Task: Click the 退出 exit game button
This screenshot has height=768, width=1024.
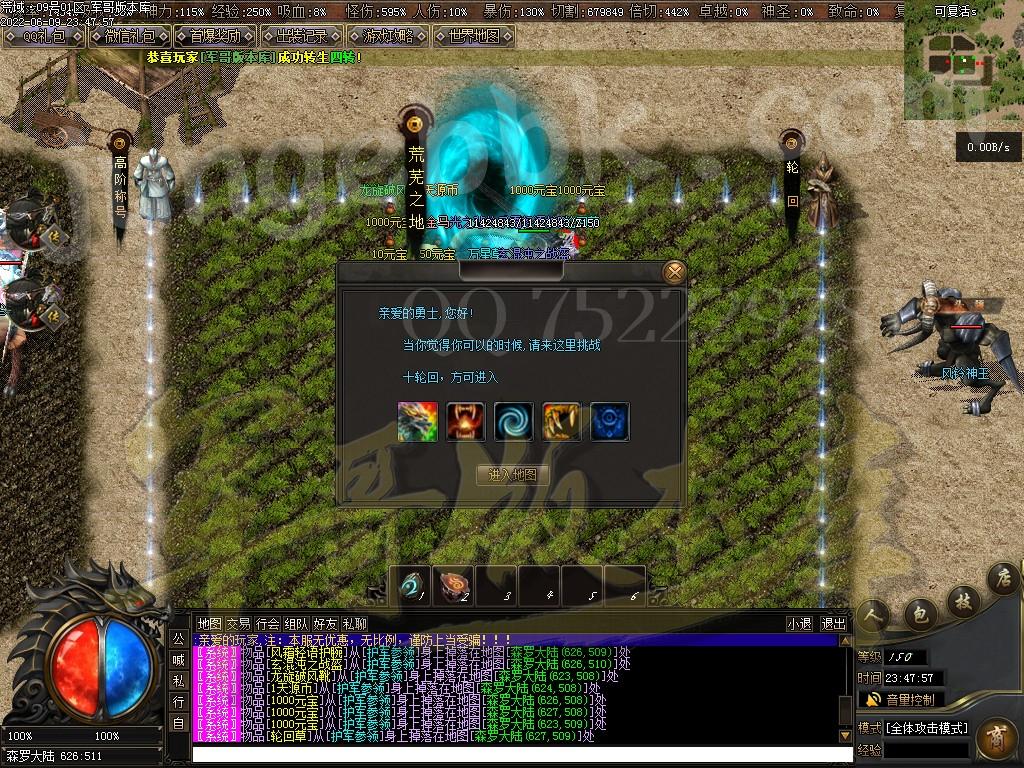Action: click(833, 623)
